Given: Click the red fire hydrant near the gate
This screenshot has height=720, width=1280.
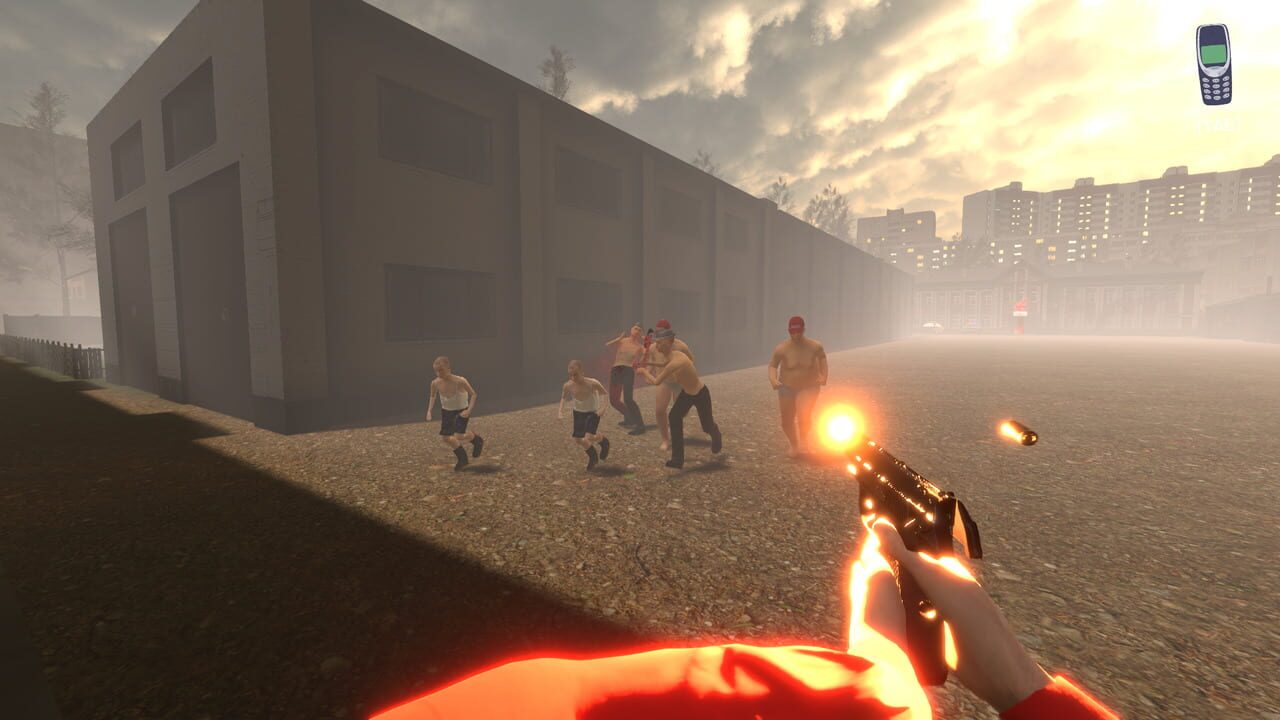Looking at the screenshot, I should point(1020,317).
